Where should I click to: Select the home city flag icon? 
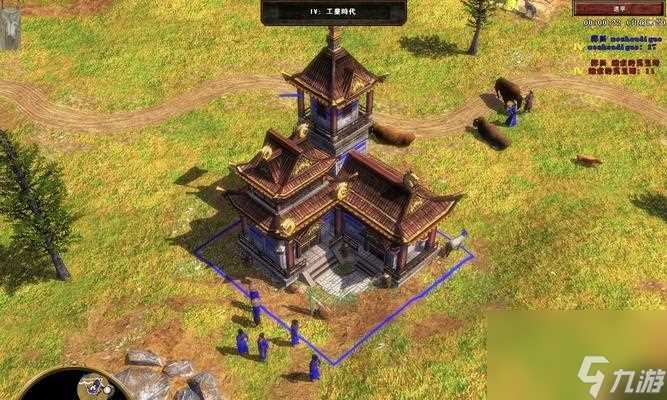pyautogui.click(x=9, y=30)
